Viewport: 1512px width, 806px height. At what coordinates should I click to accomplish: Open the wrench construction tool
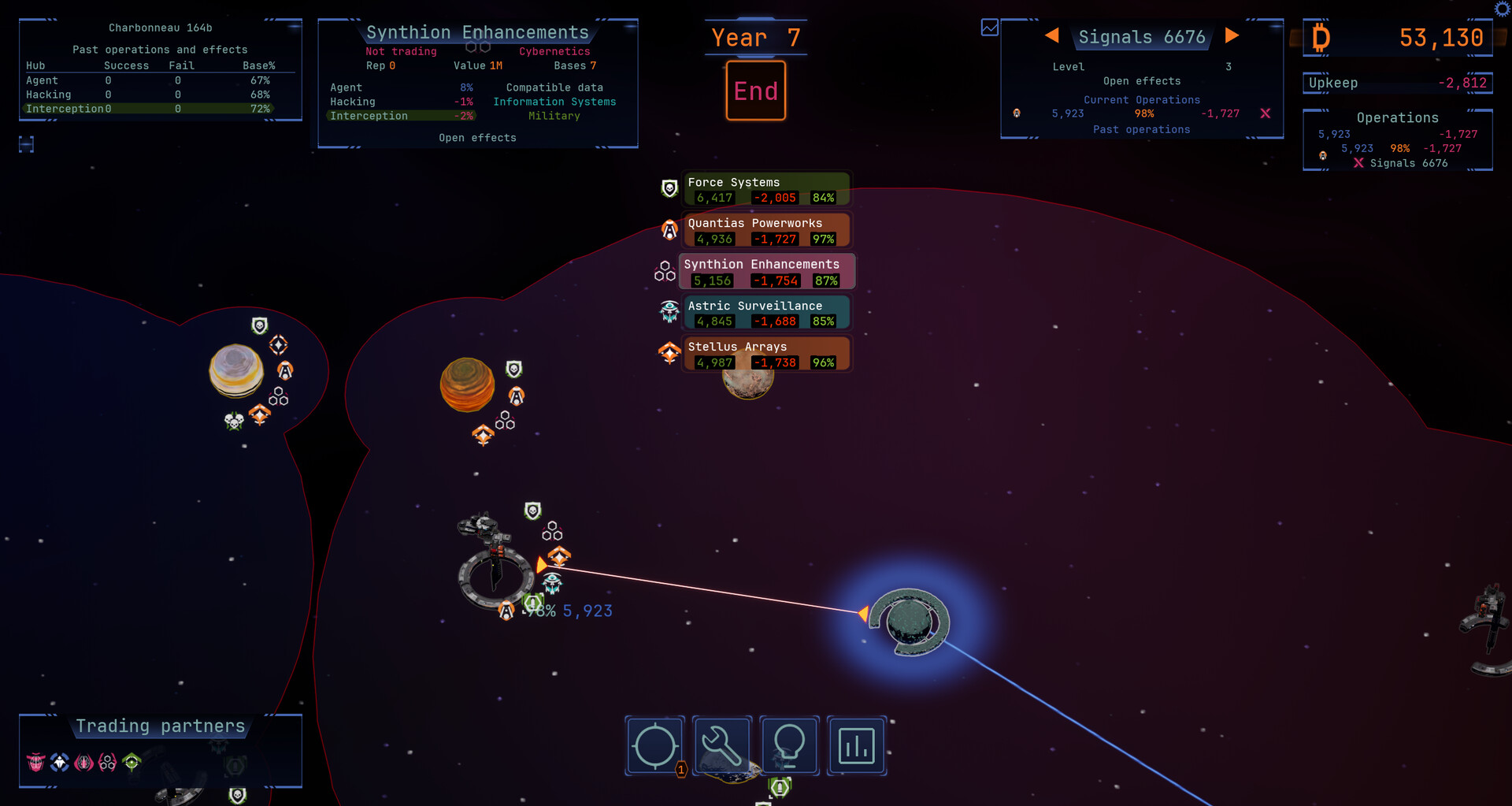(x=721, y=745)
